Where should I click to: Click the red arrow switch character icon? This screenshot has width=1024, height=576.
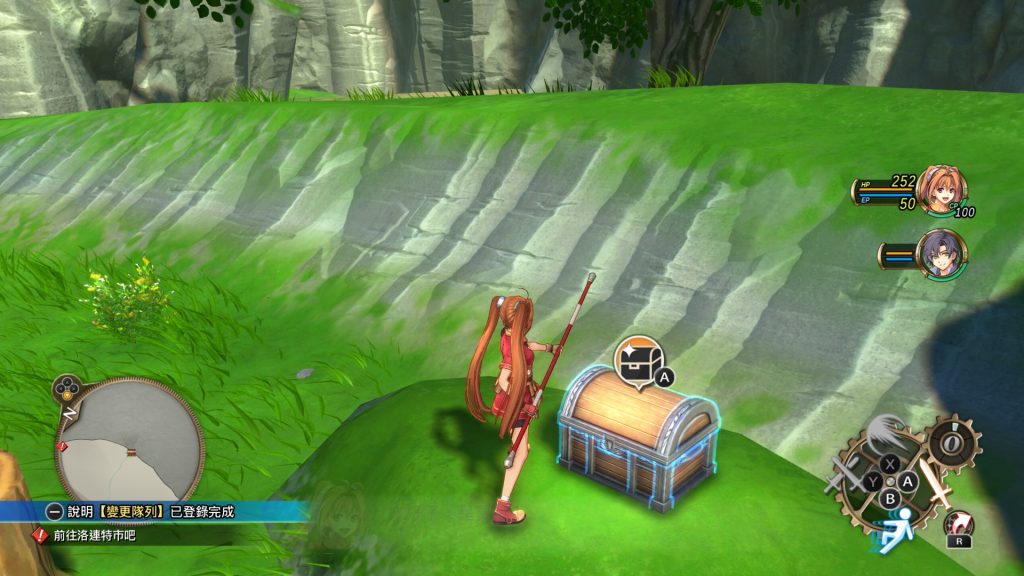click(x=958, y=526)
